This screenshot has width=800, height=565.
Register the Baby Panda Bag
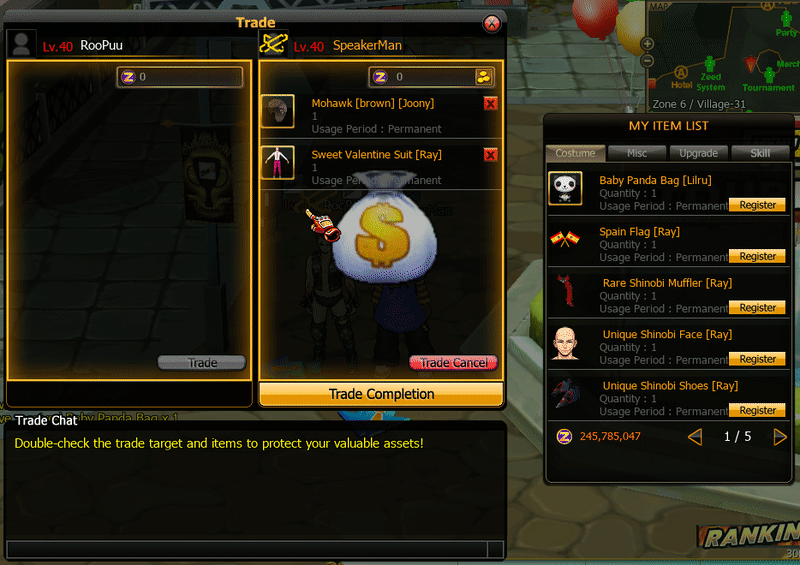[757, 205]
